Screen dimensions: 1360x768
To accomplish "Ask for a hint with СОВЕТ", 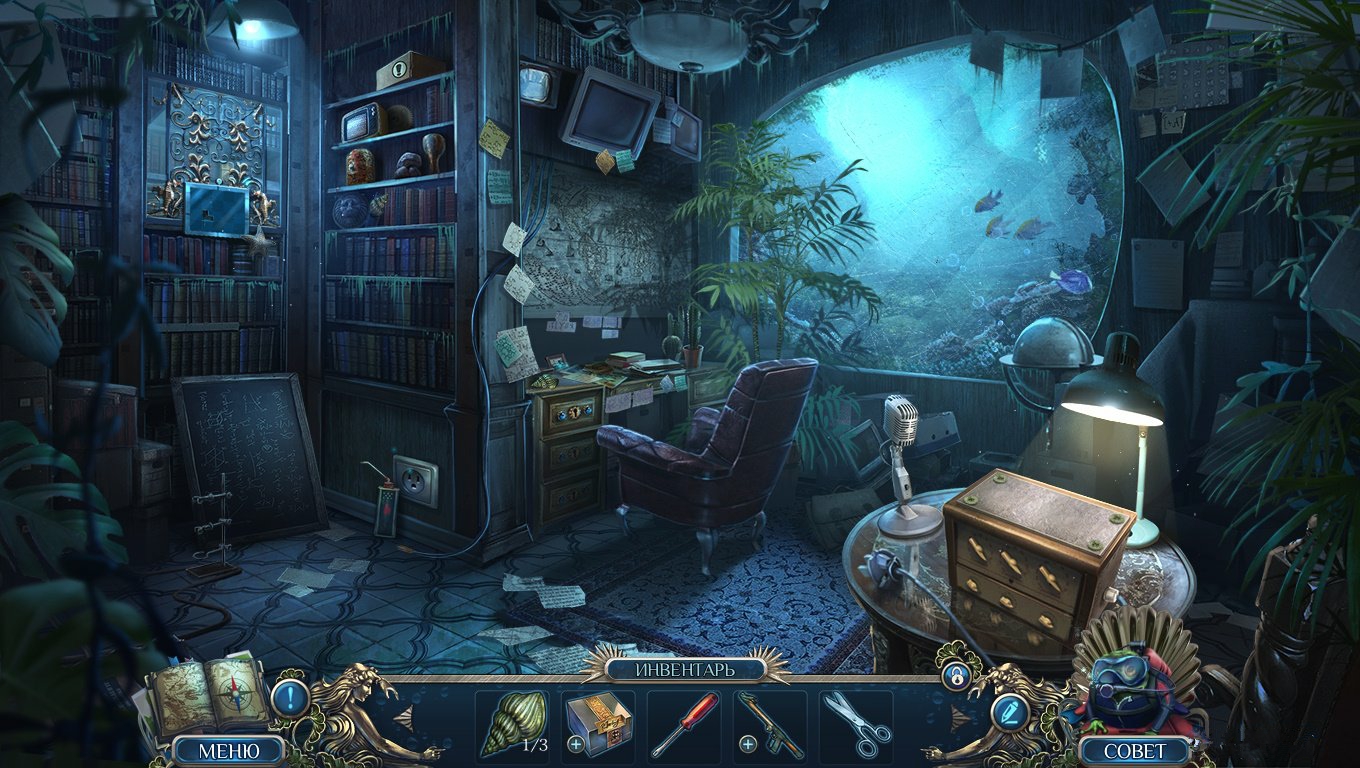I will point(1135,750).
